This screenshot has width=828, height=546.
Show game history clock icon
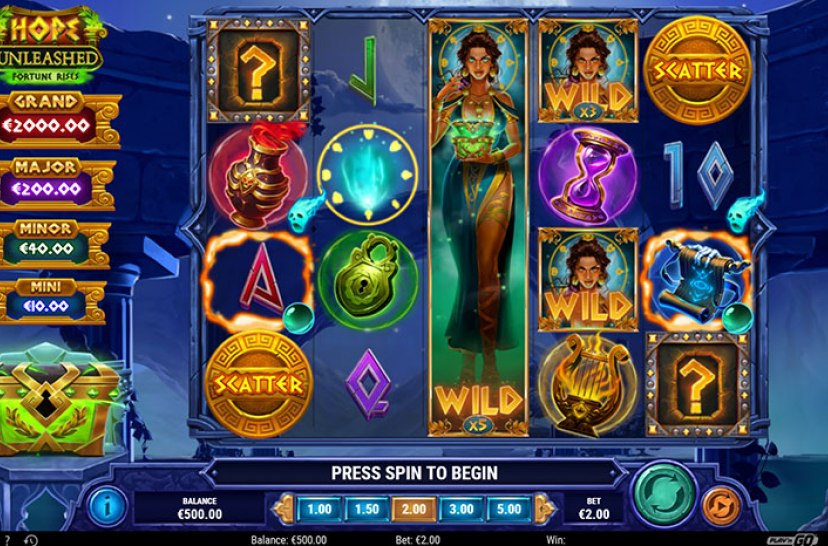[30, 540]
